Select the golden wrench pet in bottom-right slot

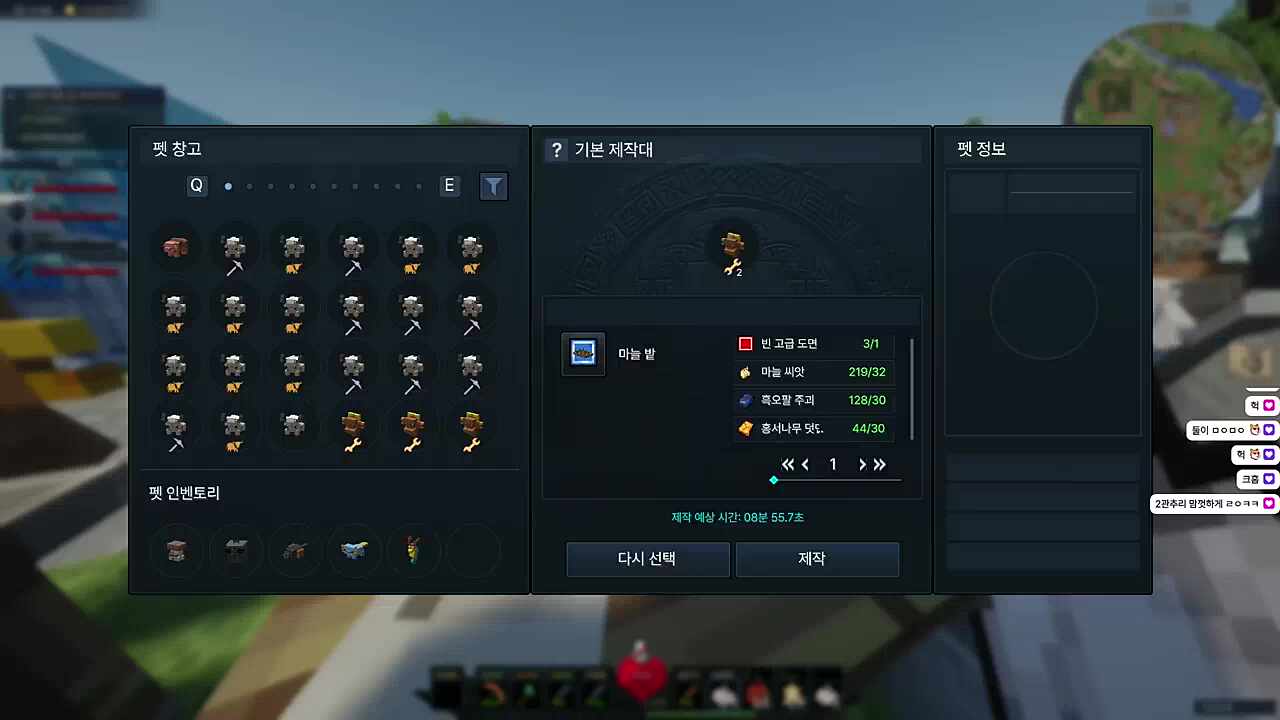click(471, 430)
